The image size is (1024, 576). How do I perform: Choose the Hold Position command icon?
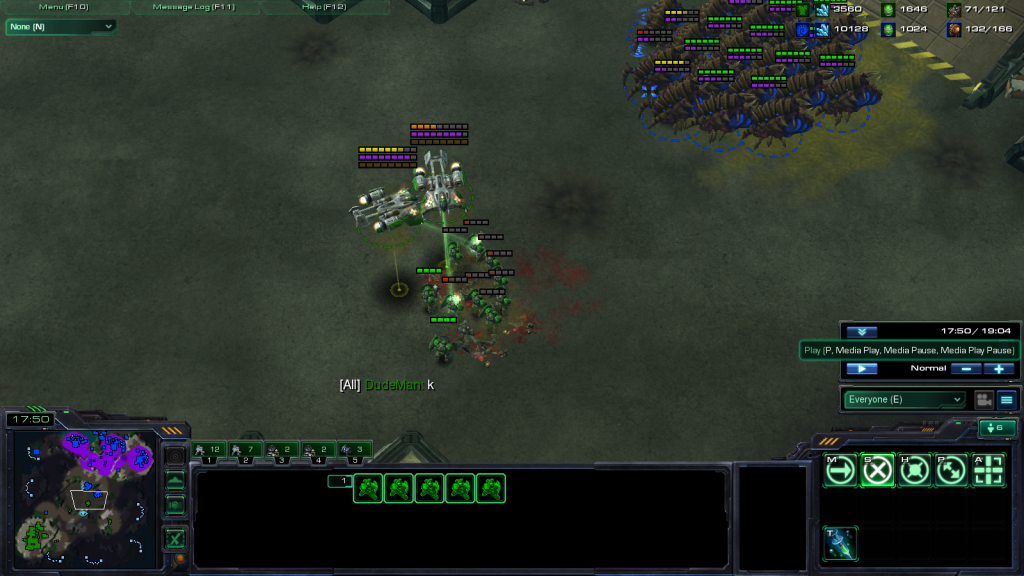click(914, 469)
